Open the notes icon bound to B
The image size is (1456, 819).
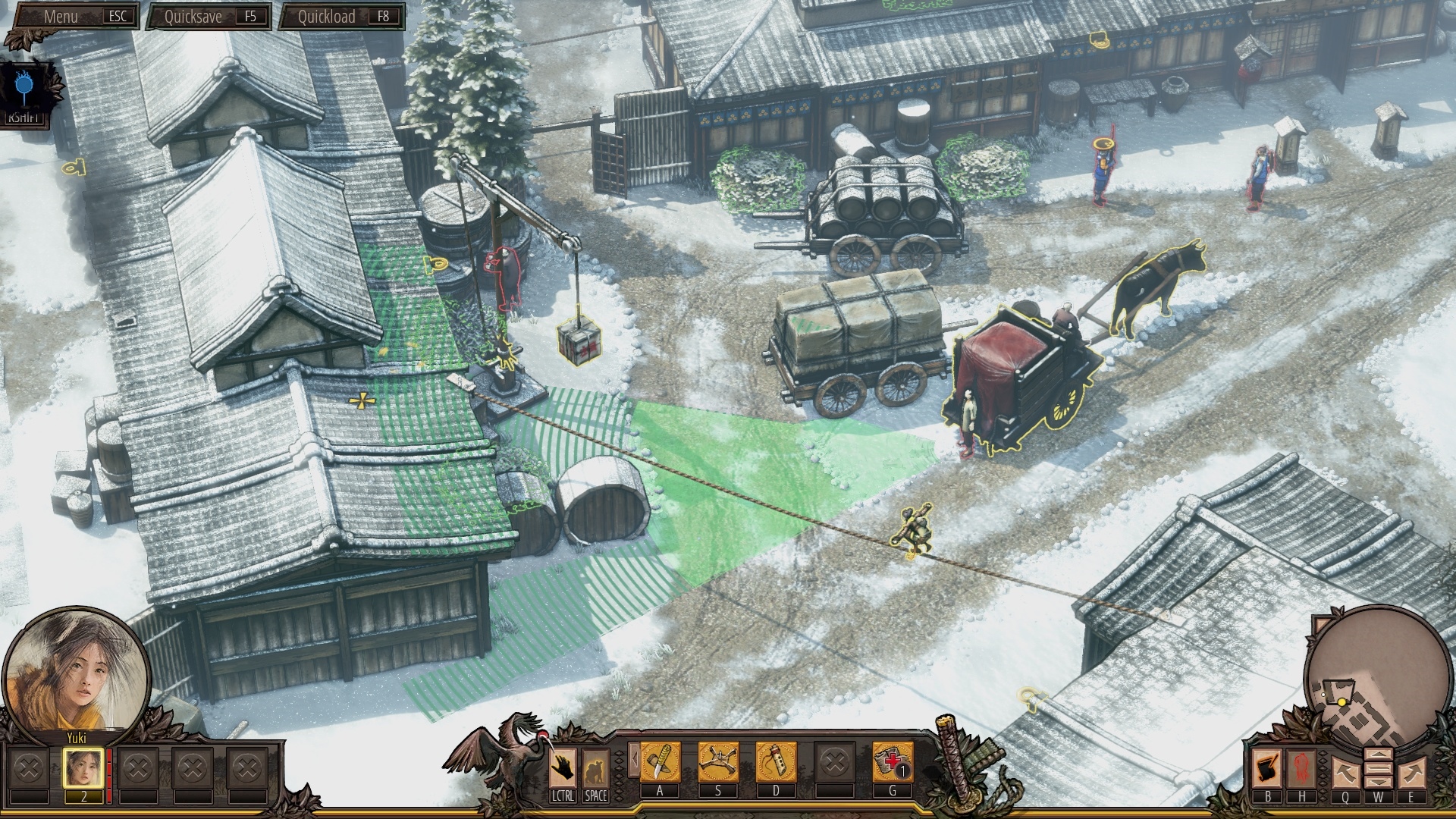point(1266,767)
